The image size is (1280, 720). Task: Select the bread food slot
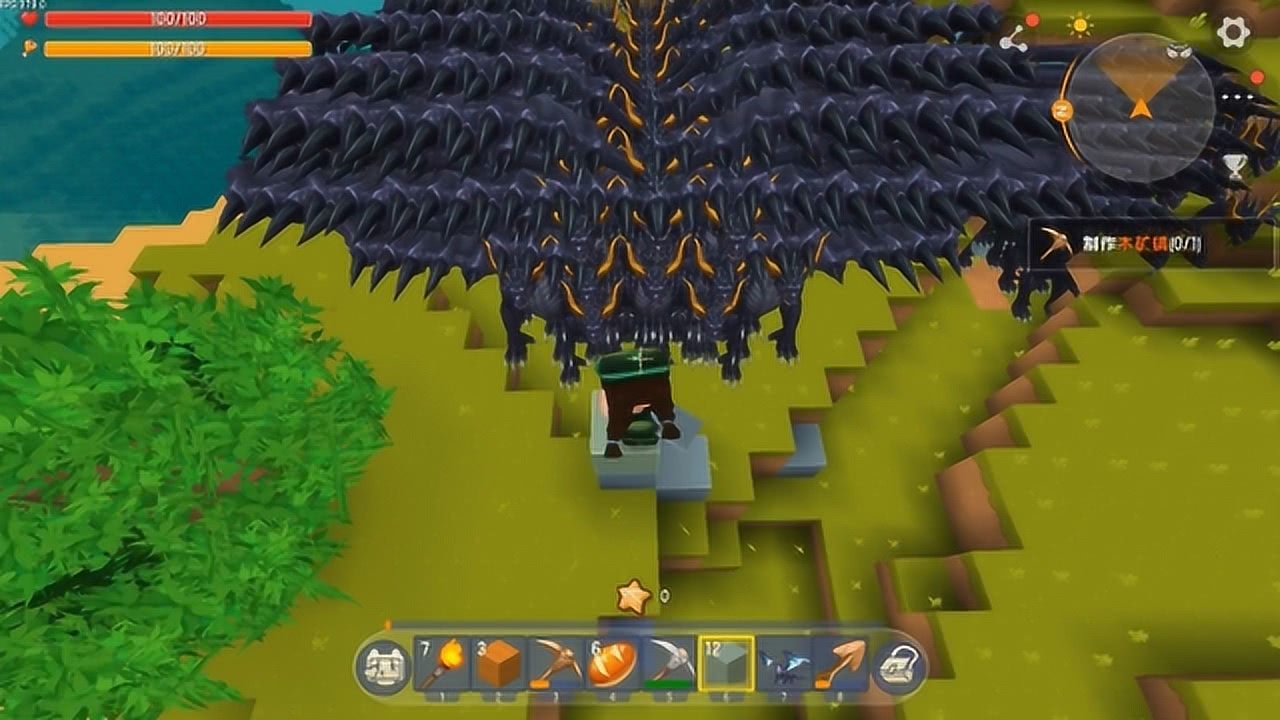612,664
